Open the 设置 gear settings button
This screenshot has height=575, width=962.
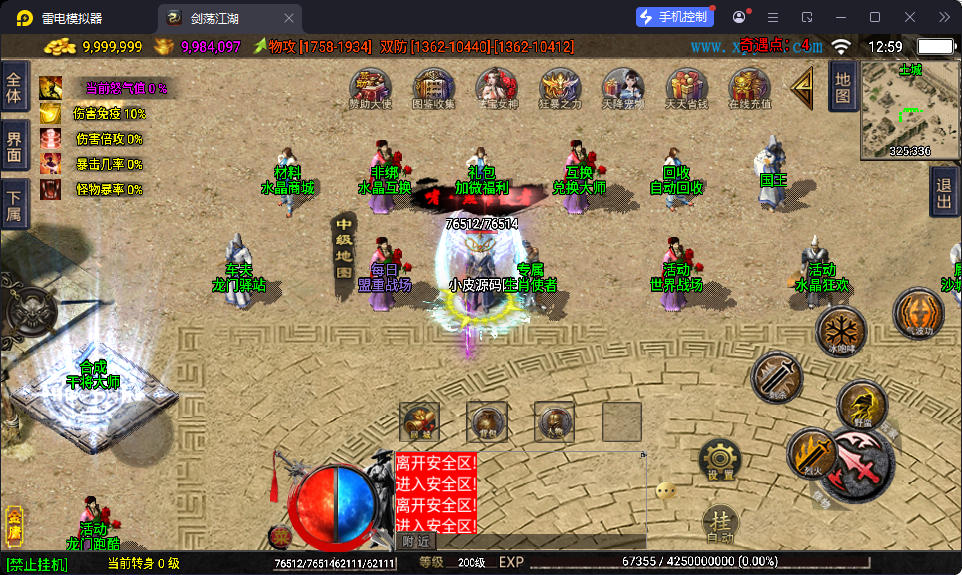tap(719, 459)
